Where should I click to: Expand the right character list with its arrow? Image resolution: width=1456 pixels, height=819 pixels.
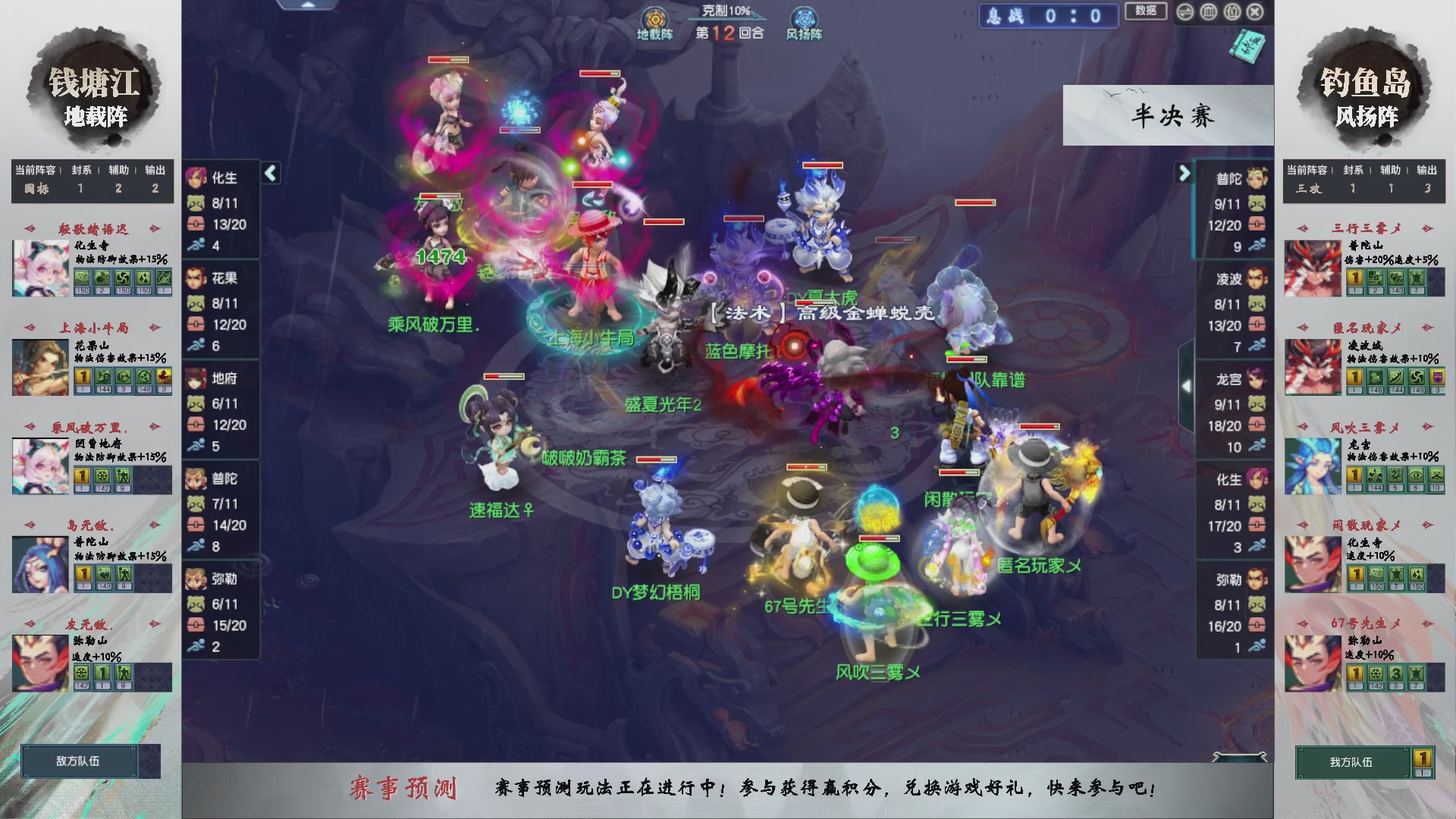[x=1184, y=174]
